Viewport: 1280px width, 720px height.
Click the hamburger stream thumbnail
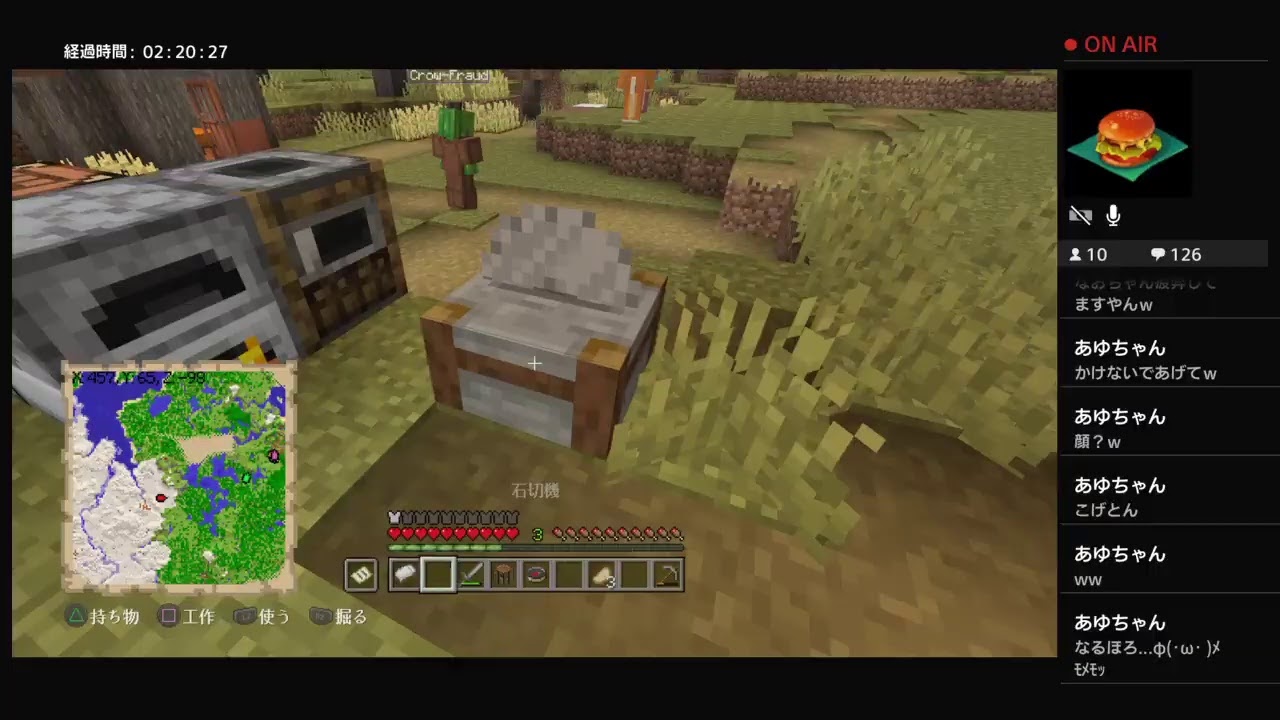(1128, 135)
